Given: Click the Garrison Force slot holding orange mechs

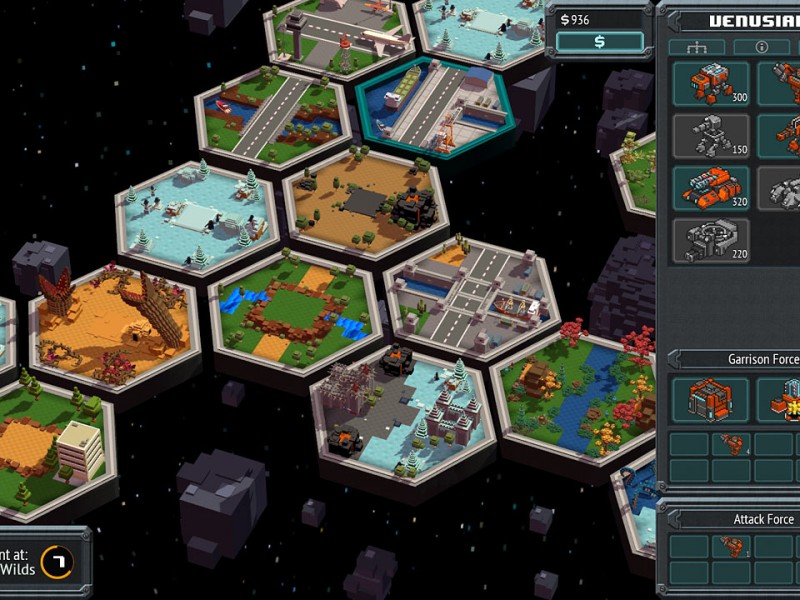Looking at the screenshot, I should (732, 445).
